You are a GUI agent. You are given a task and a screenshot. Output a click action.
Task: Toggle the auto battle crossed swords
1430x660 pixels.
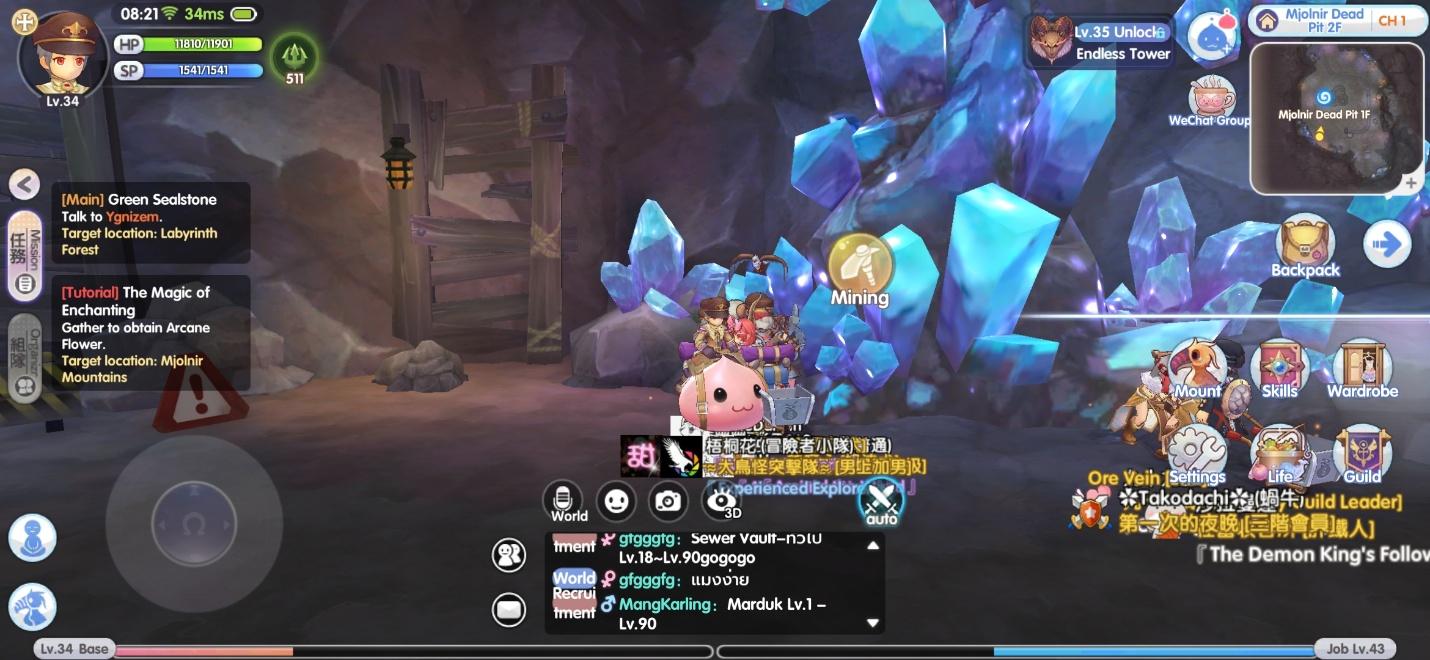(x=881, y=500)
